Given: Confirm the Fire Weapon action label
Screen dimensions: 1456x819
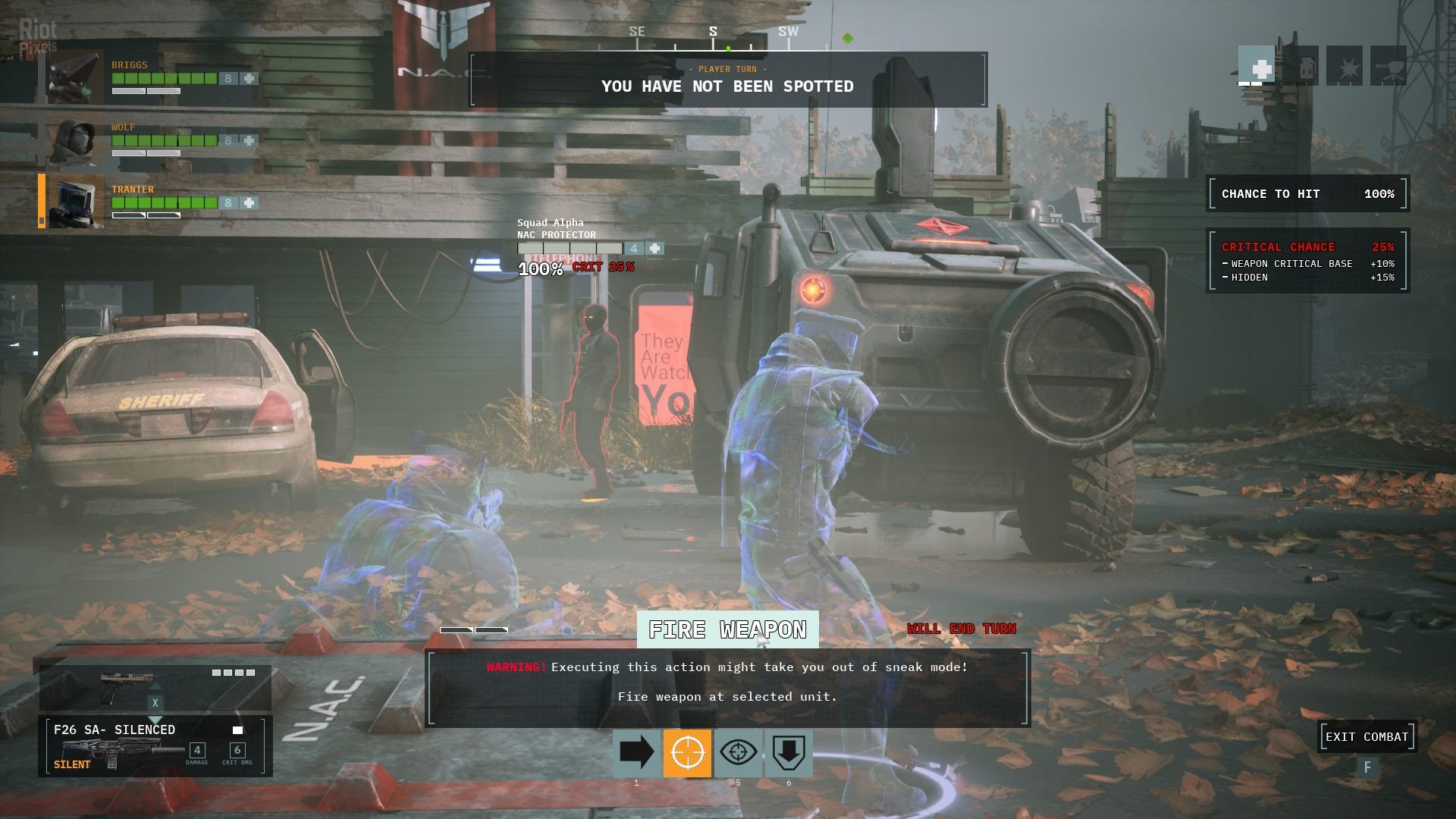Looking at the screenshot, I should 727,629.
